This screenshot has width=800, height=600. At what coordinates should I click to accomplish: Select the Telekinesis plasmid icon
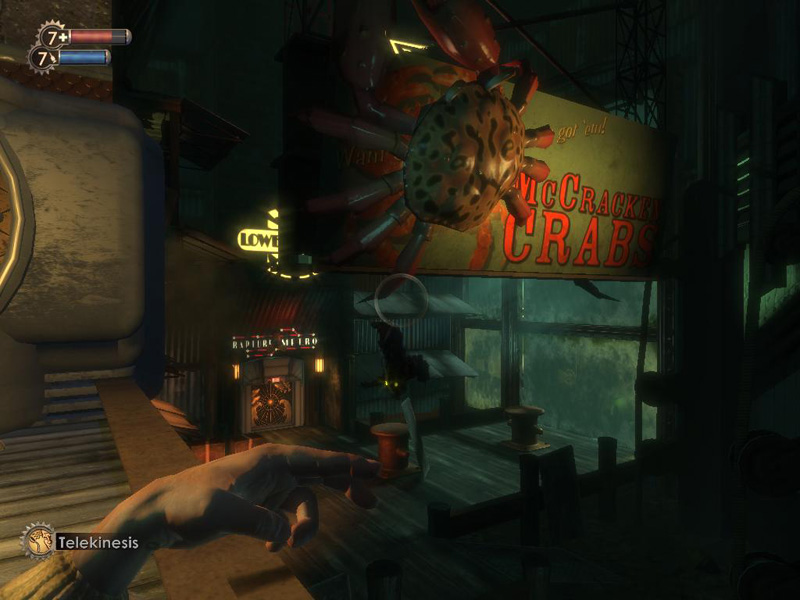point(37,541)
